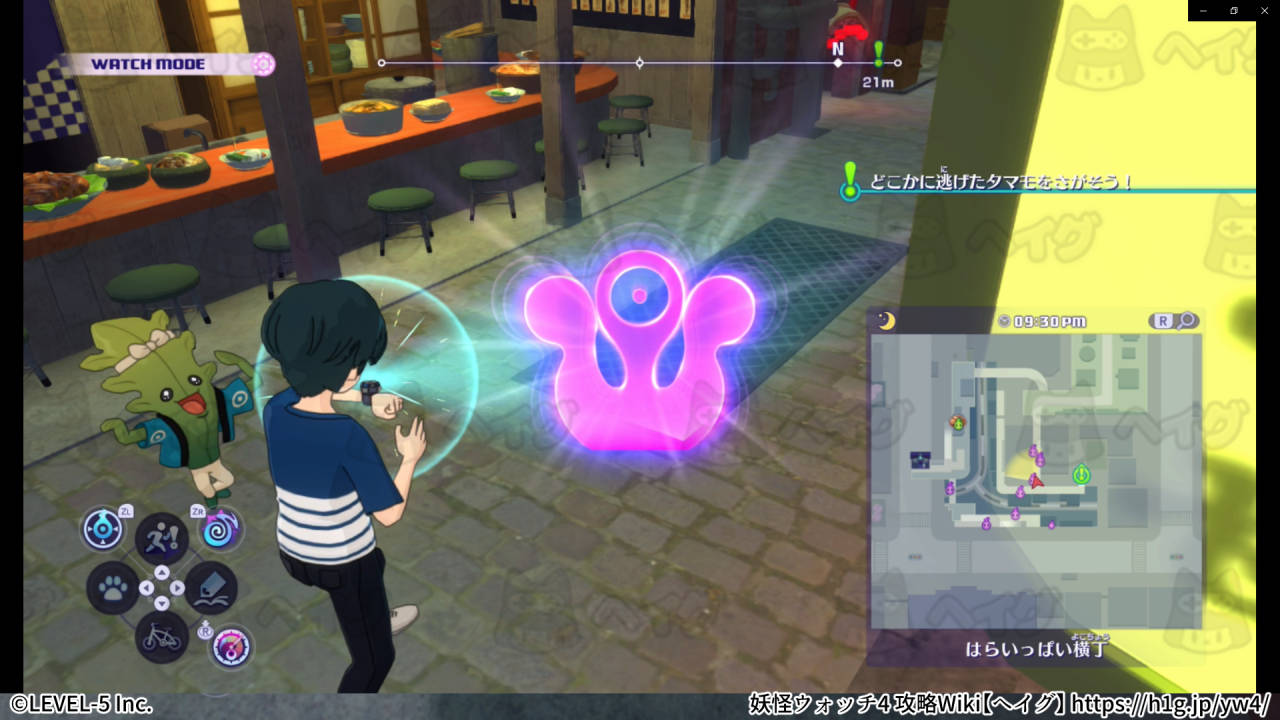1280x720 pixels.
Task: Click the WATCH MODE banner label
Action: [x=150, y=63]
